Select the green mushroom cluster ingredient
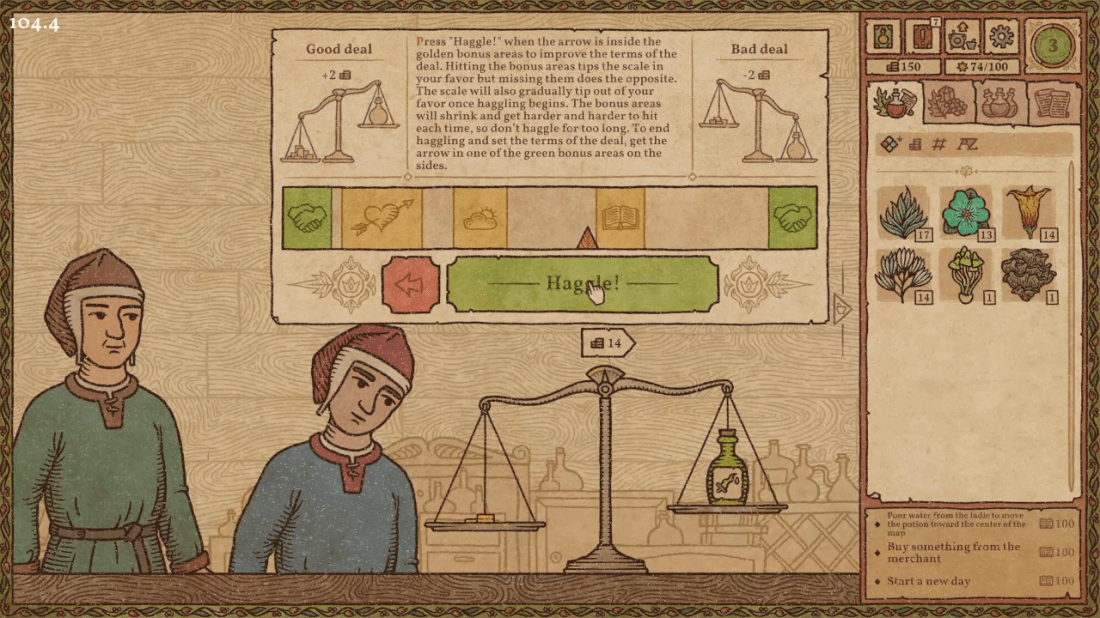This screenshot has width=1100, height=618. (x=966, y=274)
